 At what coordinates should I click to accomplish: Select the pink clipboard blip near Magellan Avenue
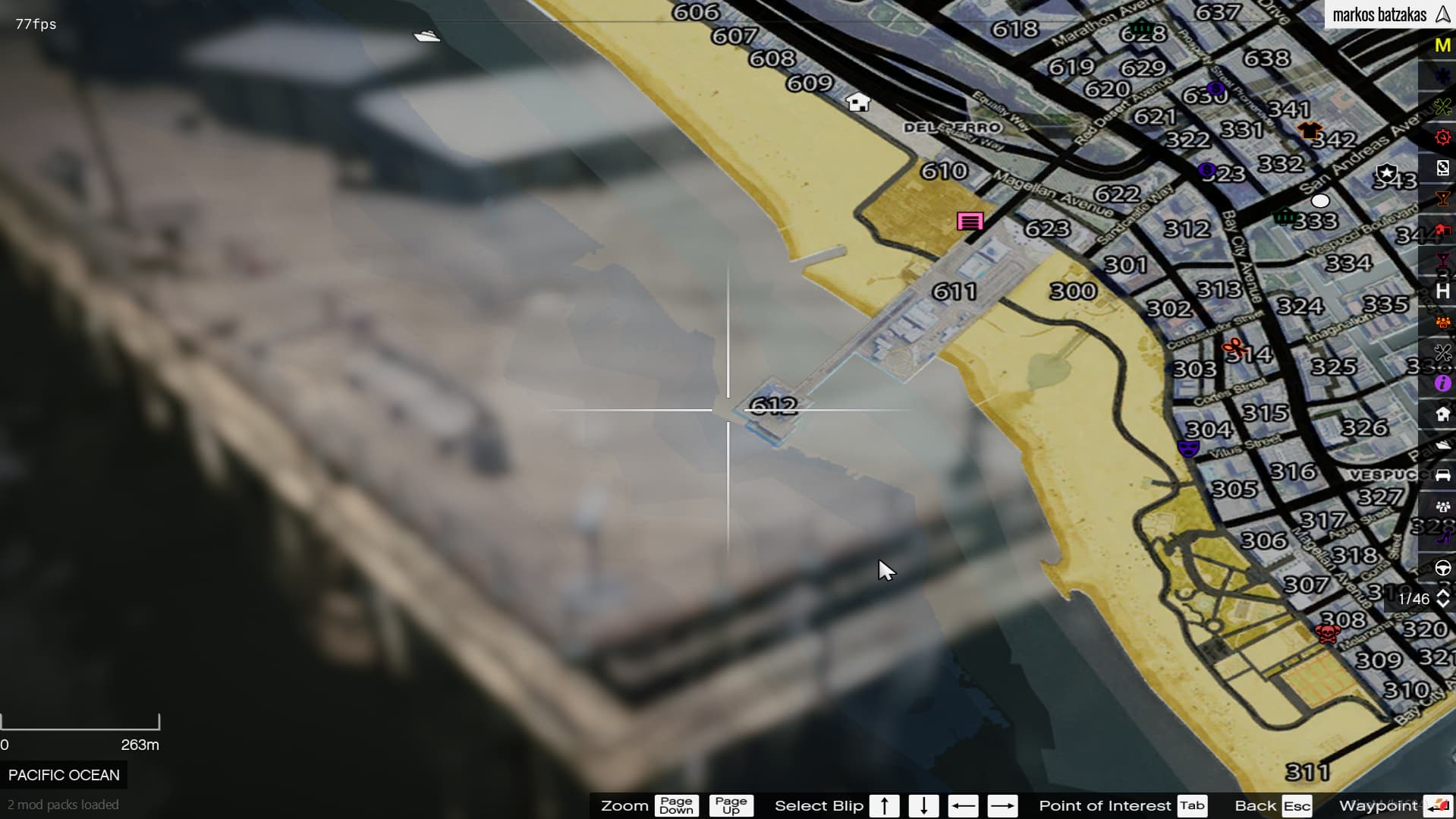970,221
